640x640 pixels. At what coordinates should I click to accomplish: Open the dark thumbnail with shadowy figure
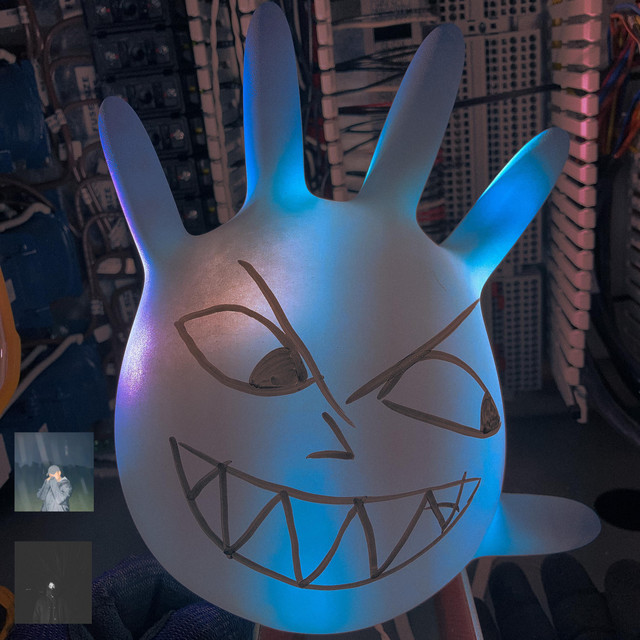pyautogui.click(x=53, y=582)
